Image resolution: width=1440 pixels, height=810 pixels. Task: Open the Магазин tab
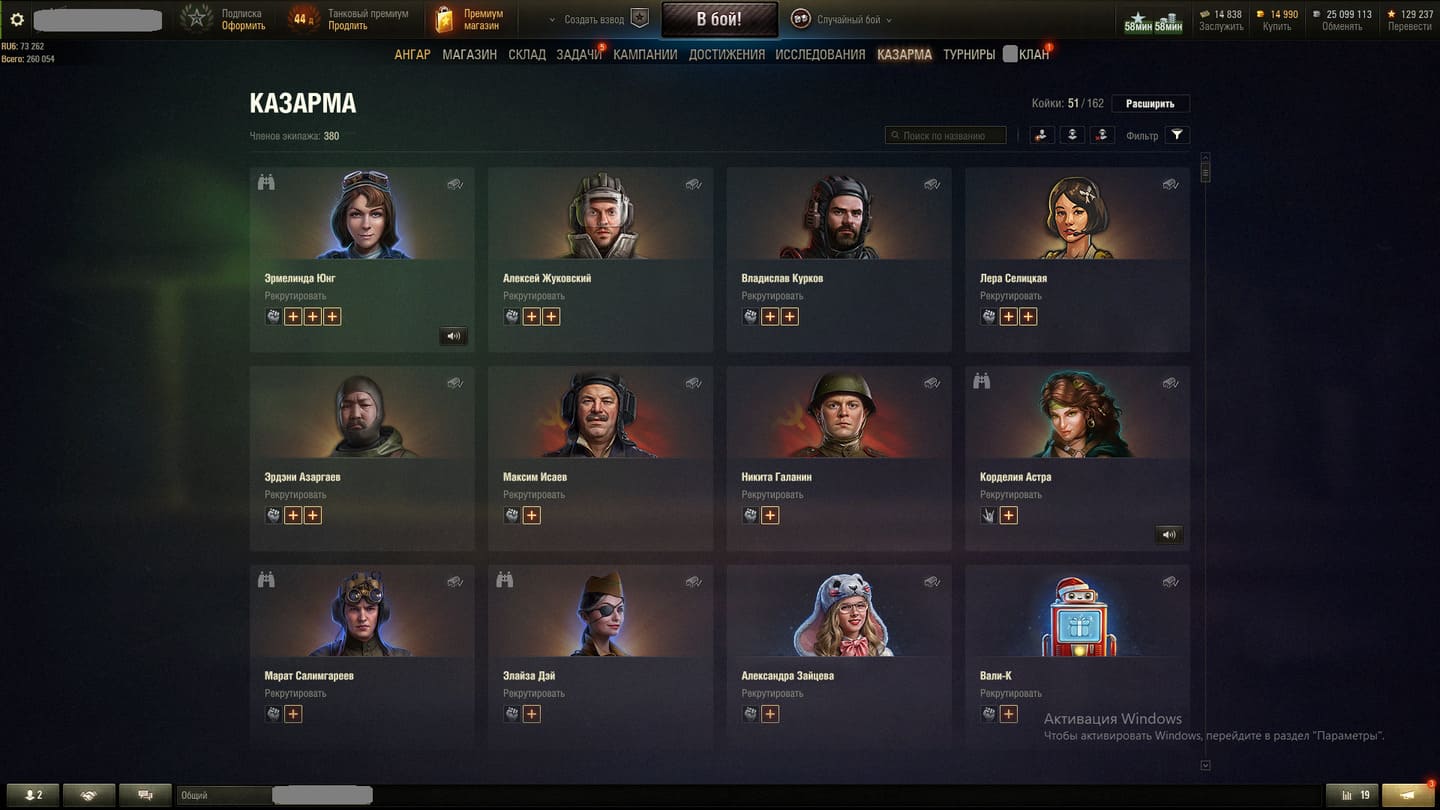coord(469,54)
